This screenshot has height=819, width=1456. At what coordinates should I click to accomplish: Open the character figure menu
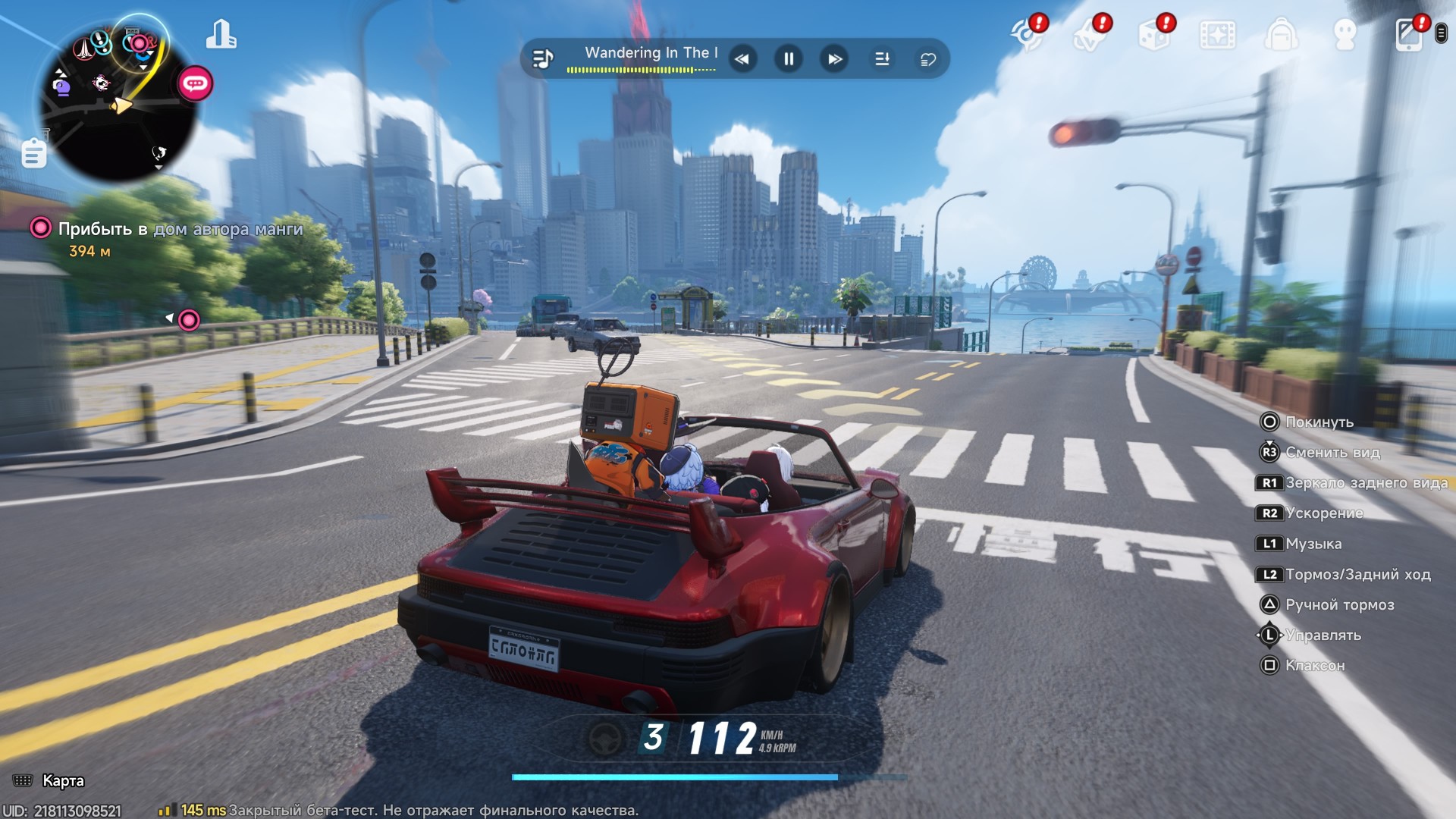pos(1345,35)
